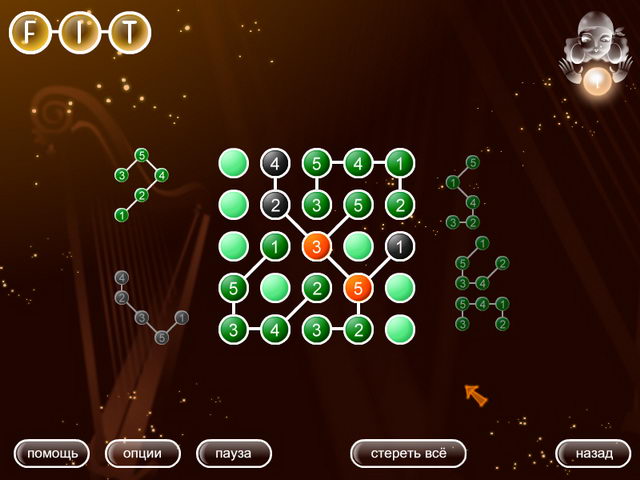Select the orange tile numbered 3
Viewport: 640px width, 480px height.
coord(317,246)
